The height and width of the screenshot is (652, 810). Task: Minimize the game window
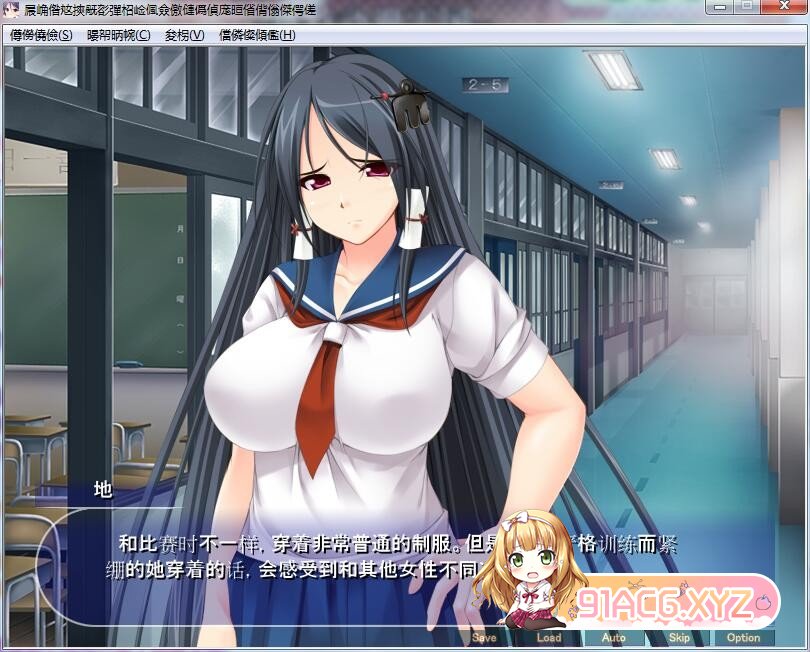pyautogui.click(x=720, y=7)
